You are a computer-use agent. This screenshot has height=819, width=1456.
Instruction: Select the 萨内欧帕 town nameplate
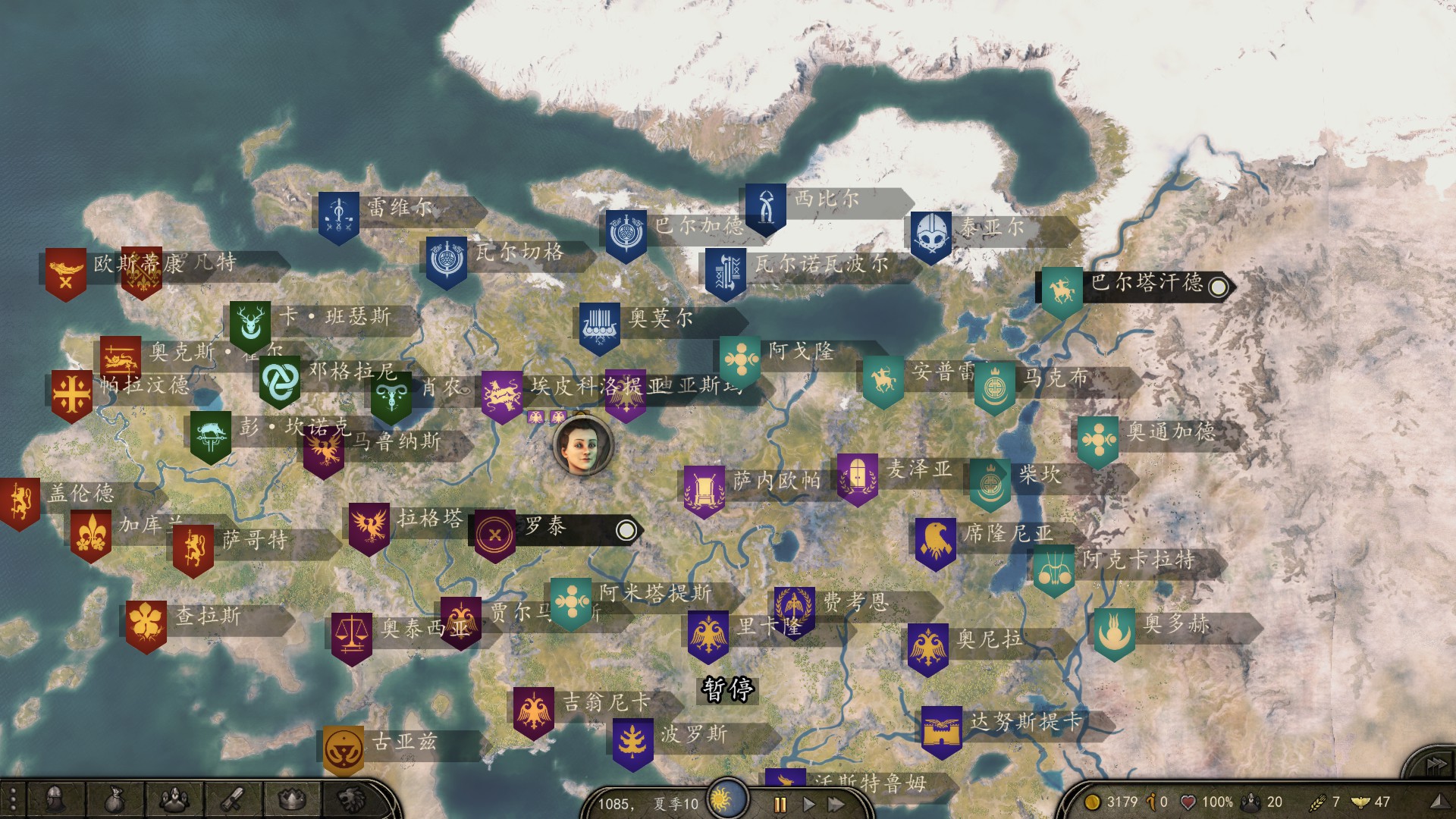pyautogui.click(x=776, y=481)
